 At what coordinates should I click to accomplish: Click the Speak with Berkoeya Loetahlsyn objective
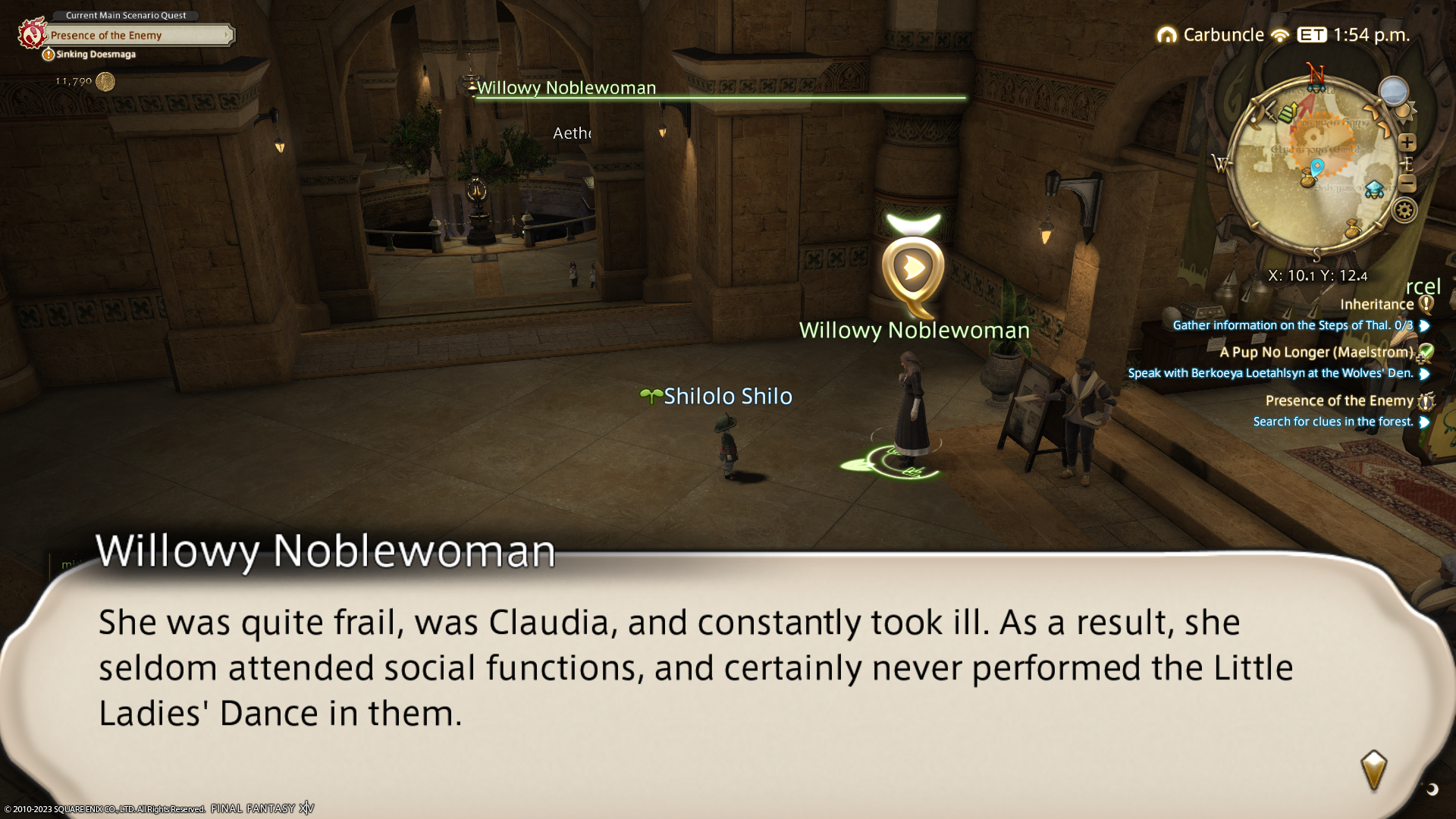click(1270, 373)
